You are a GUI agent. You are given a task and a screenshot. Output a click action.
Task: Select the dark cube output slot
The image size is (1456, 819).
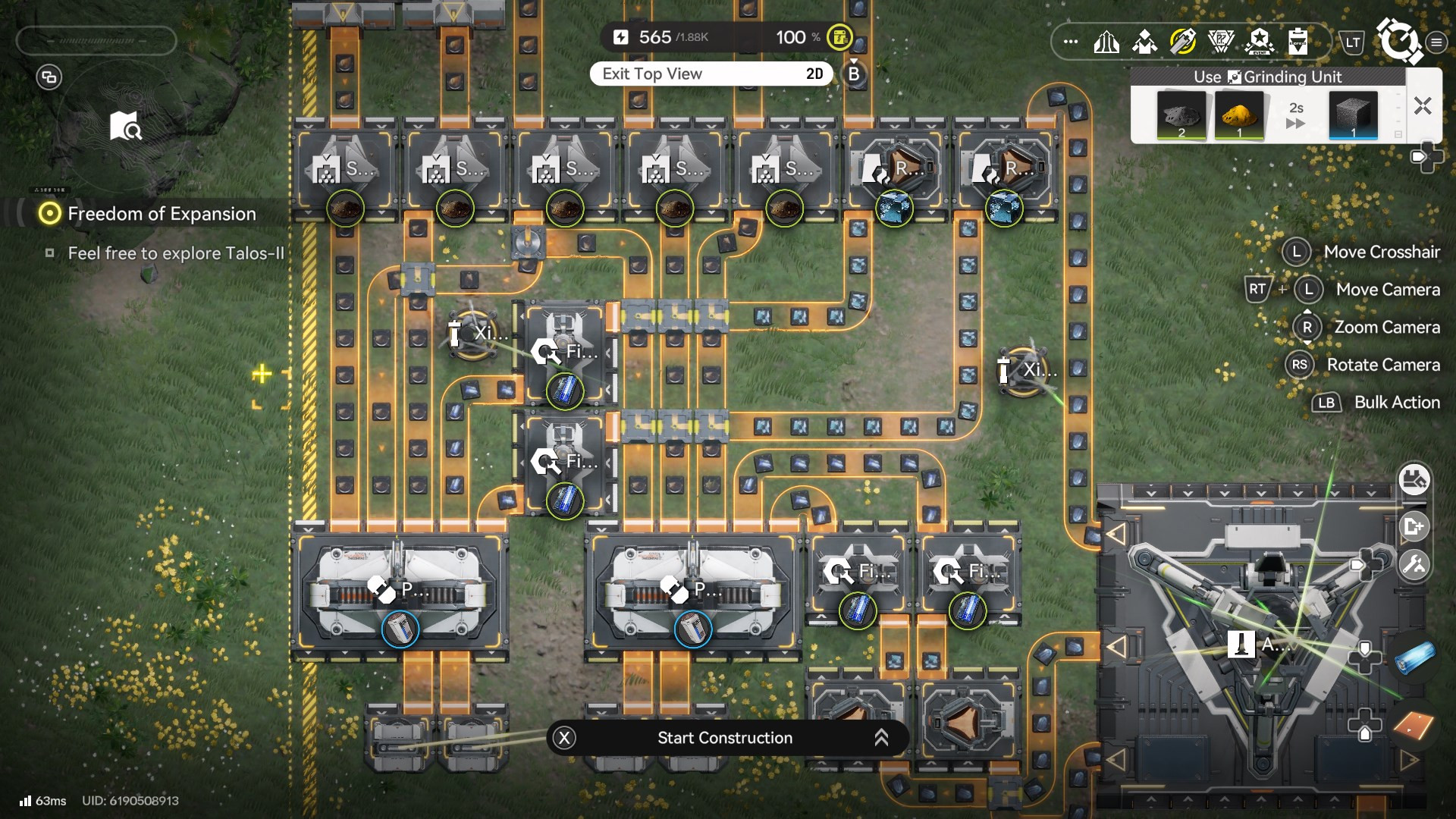pos(1353,115)
